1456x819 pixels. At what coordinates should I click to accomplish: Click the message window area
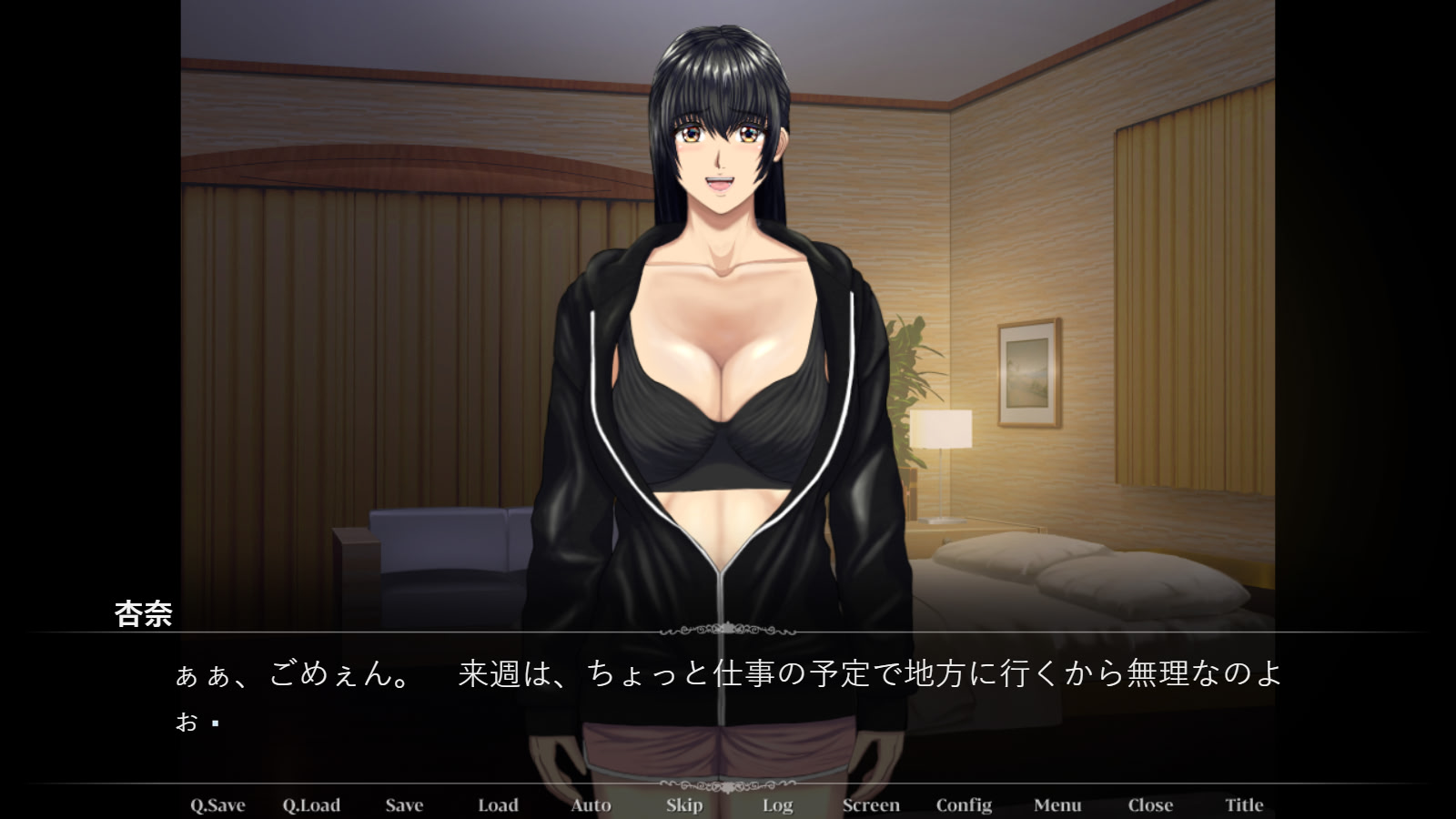click(728, 701)
